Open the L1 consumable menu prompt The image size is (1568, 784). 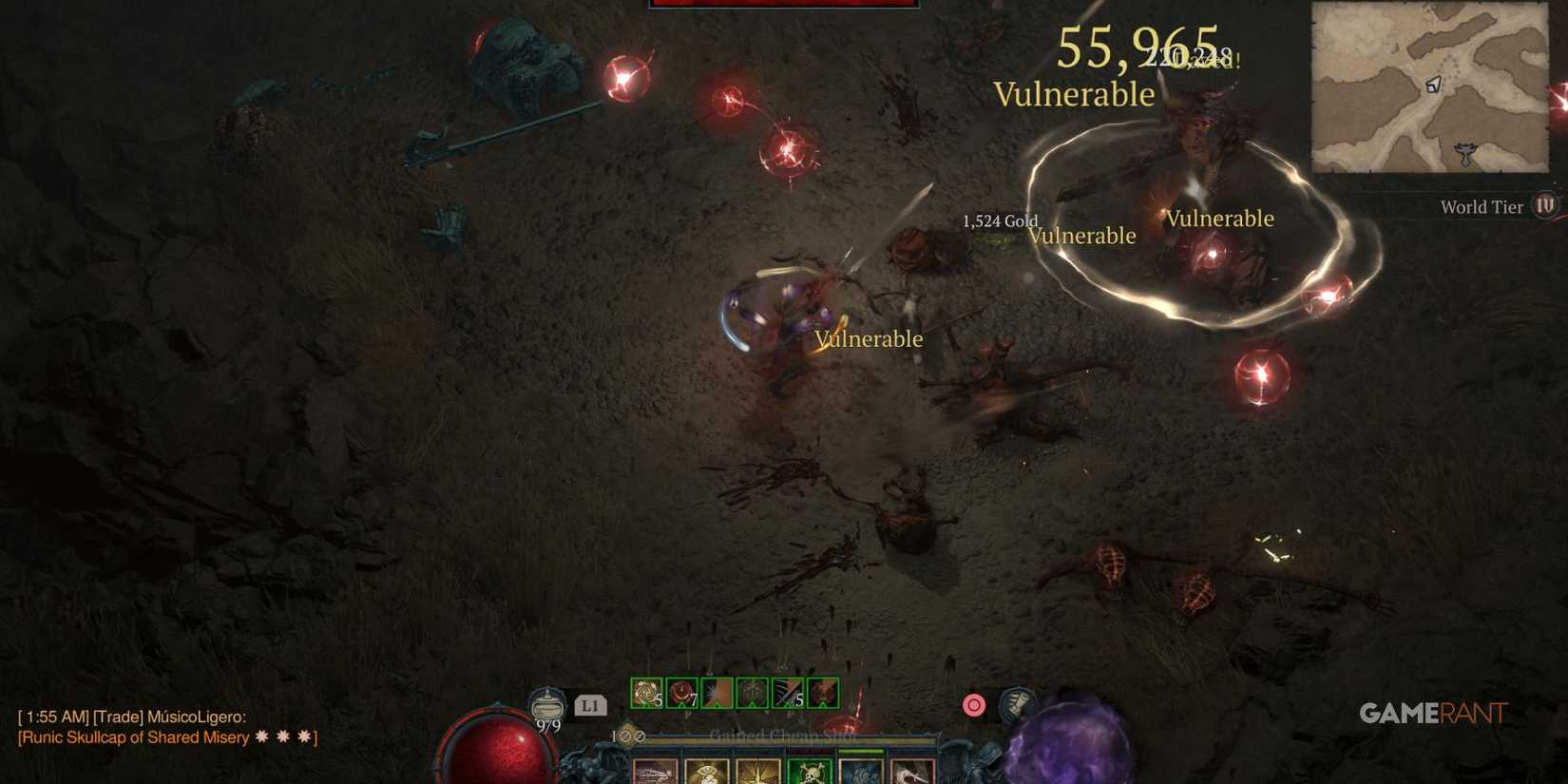tap(588, 705)
